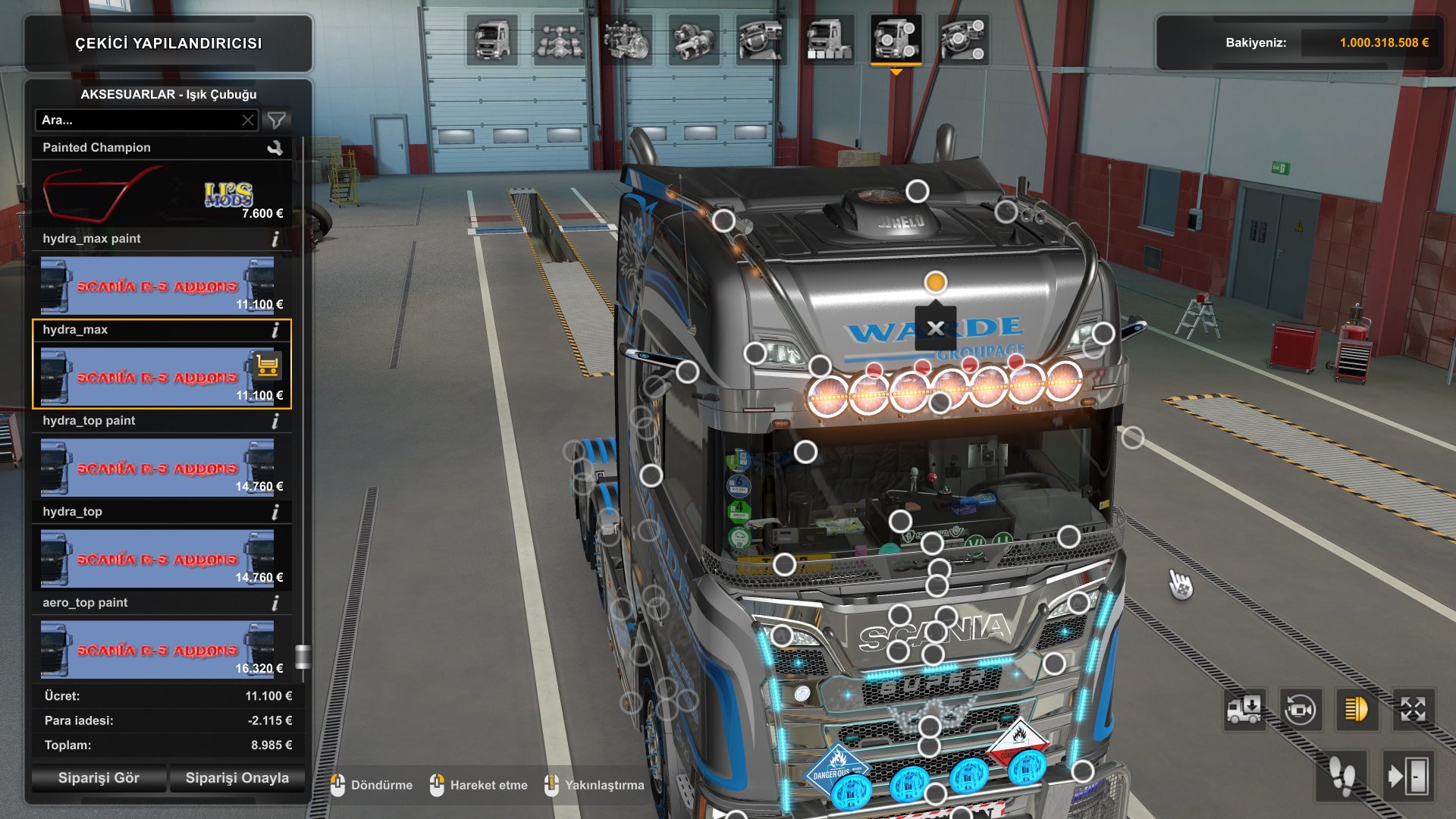This screenshot has height=819, width=1456.
Task: Open the transmission tab
Action: coord(694,40)
